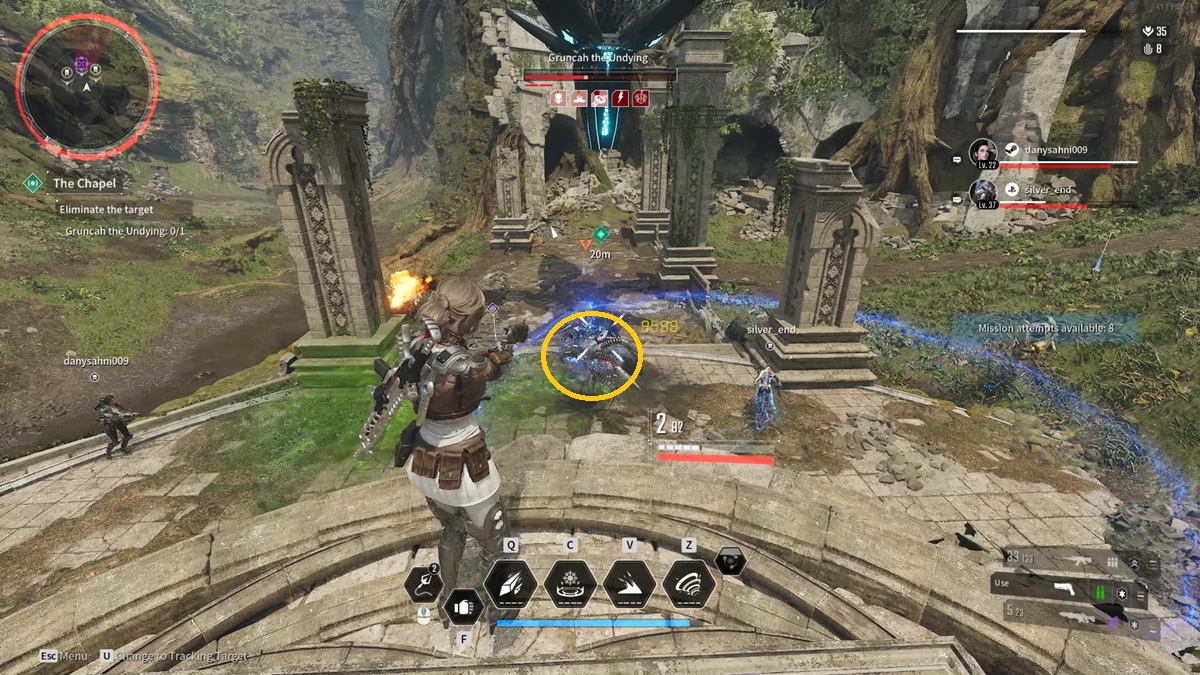Screen dimensions: 1200x675
Task: Select the grappling hook icon
Action: coord(424,583)
